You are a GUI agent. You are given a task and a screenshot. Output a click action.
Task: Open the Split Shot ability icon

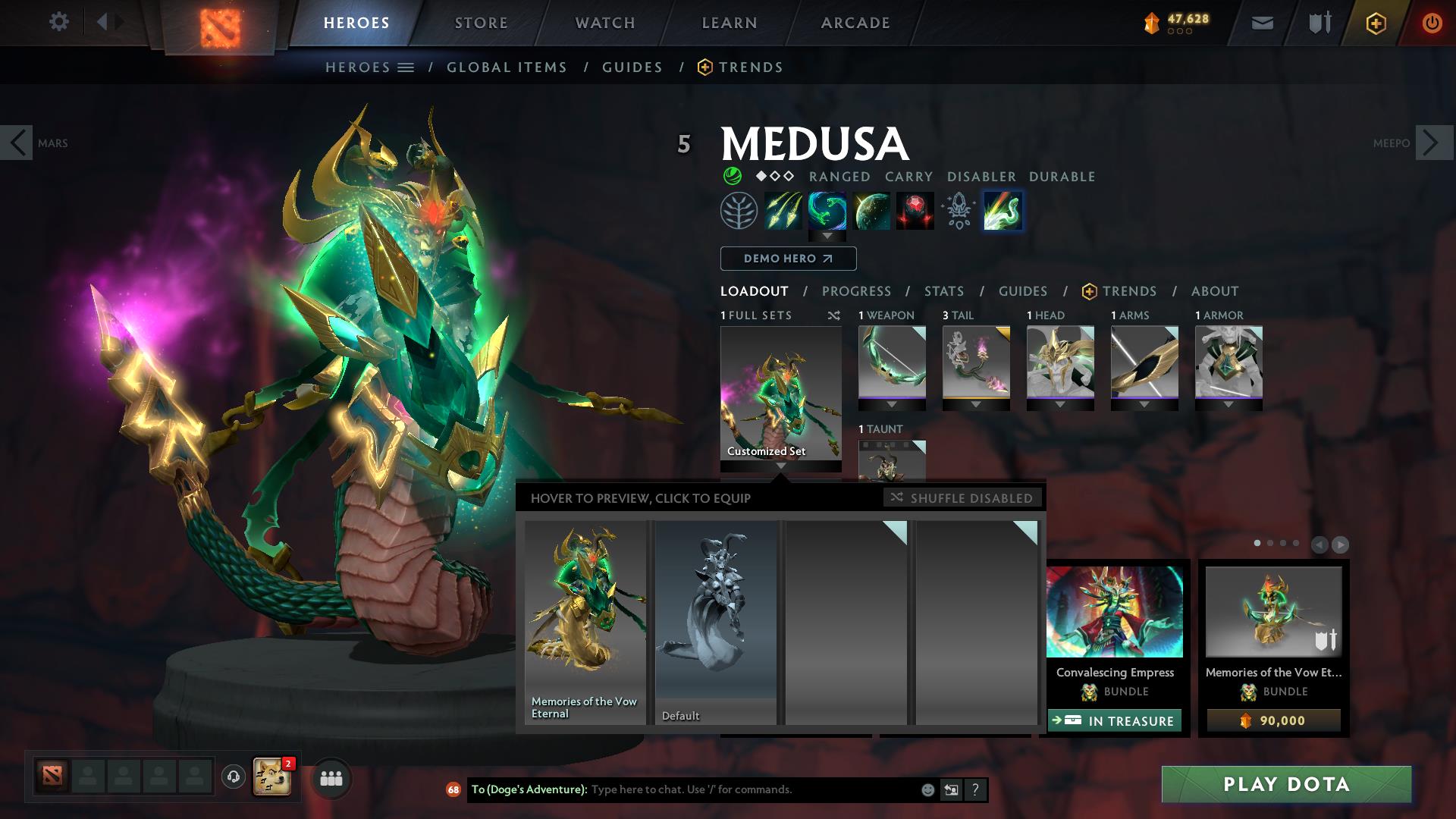pos(783,211)
